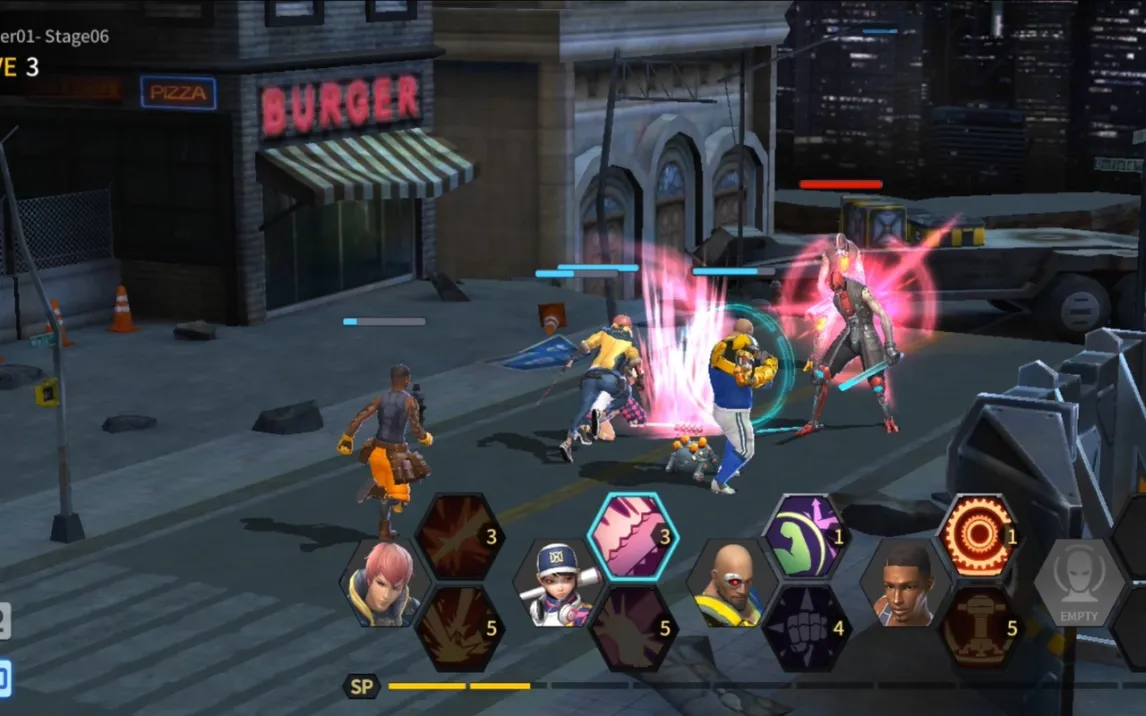Use the turret skill costing 5

pyautogui.click(x=980, y=628)
